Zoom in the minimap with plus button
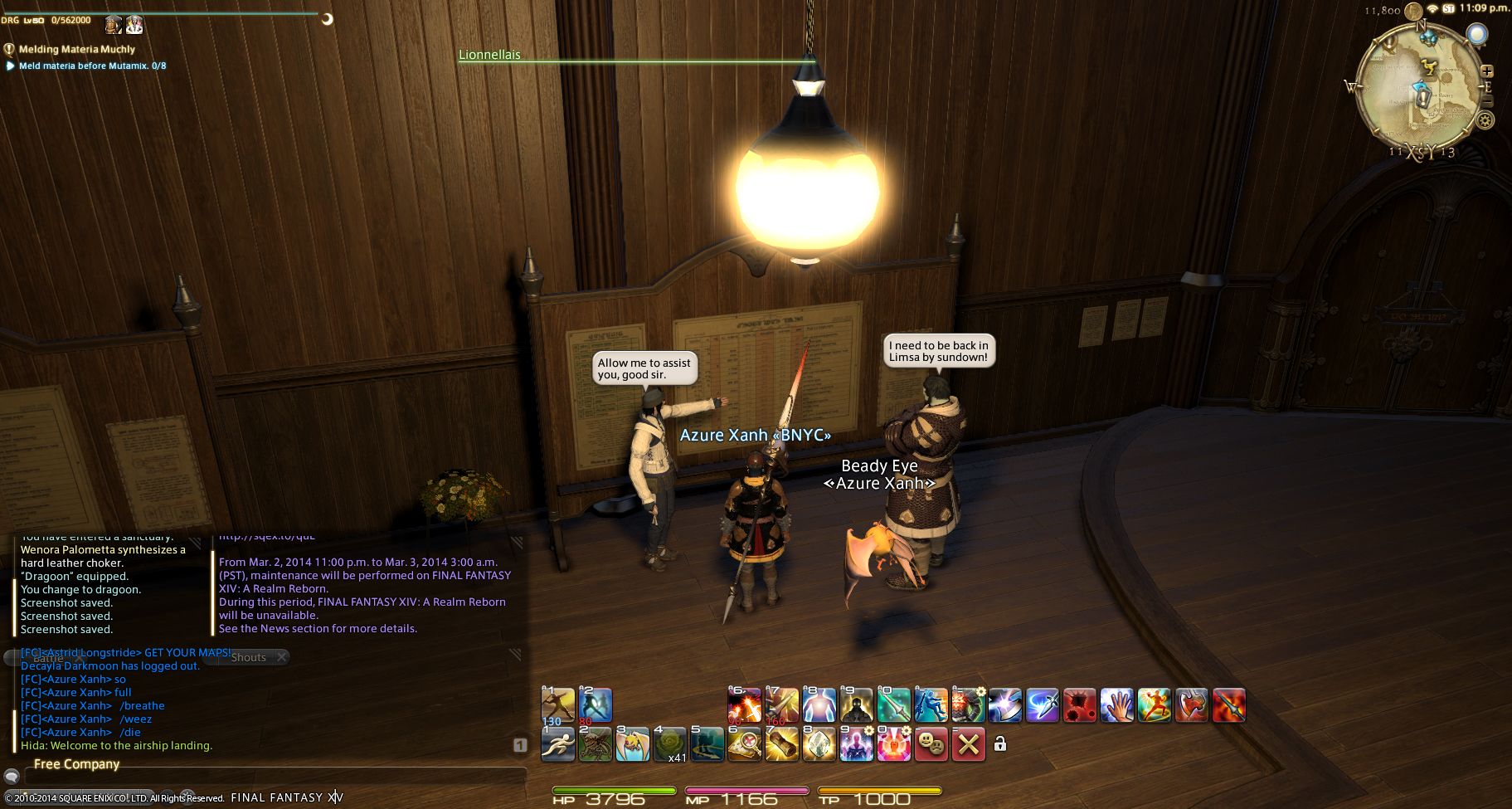Image resolution: width=1512 pixels, height=809 pixels. 1487,71
